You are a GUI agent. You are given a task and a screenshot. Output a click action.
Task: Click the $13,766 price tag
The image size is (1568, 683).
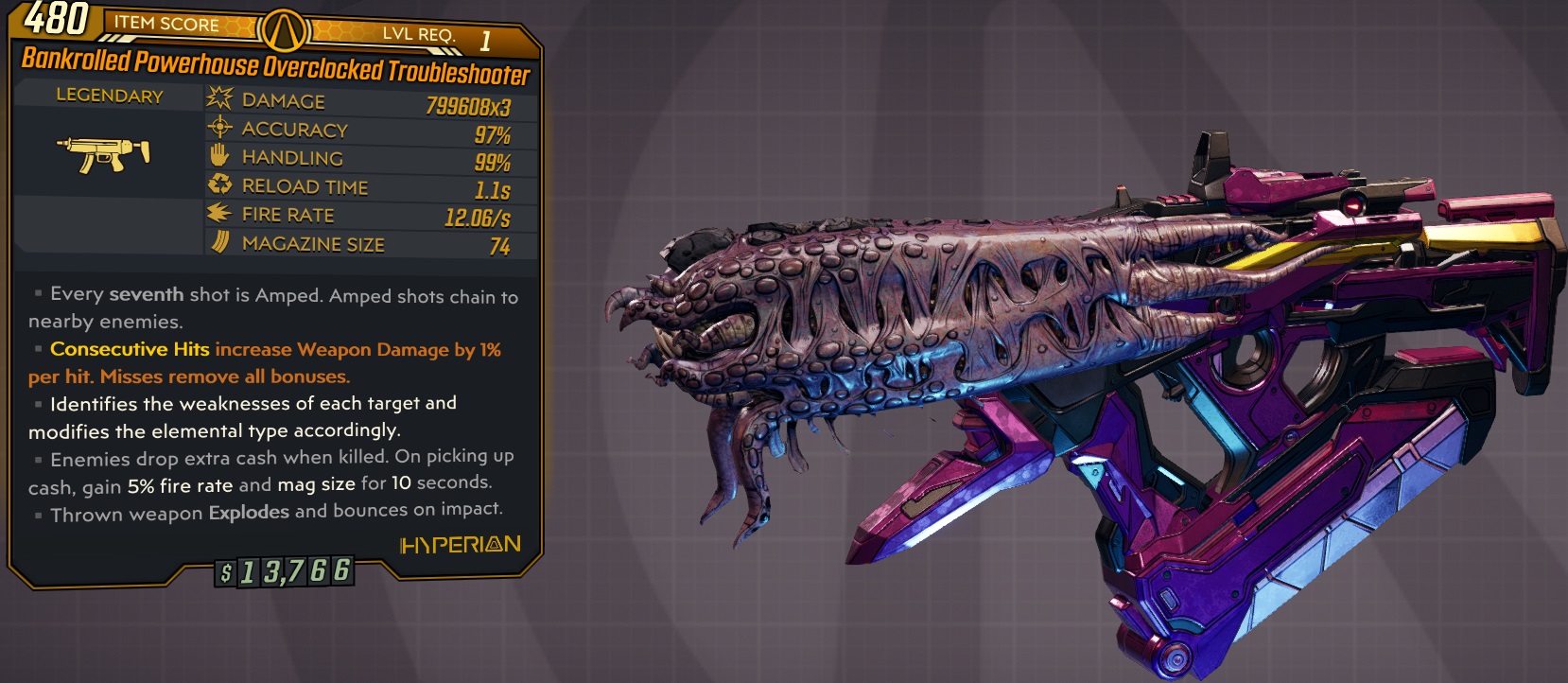[284, 571]
